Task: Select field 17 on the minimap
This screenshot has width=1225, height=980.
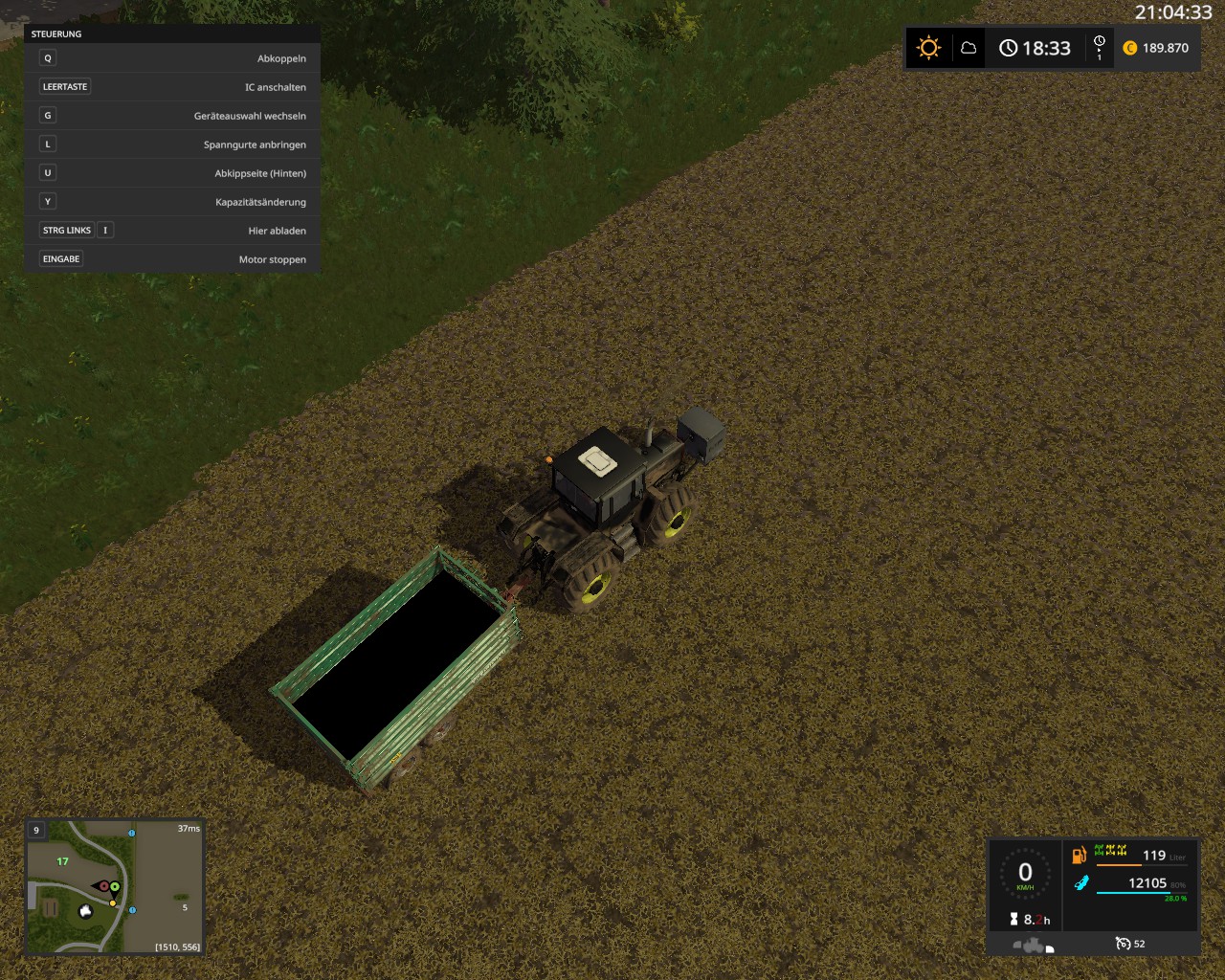Action: [62, 861]
